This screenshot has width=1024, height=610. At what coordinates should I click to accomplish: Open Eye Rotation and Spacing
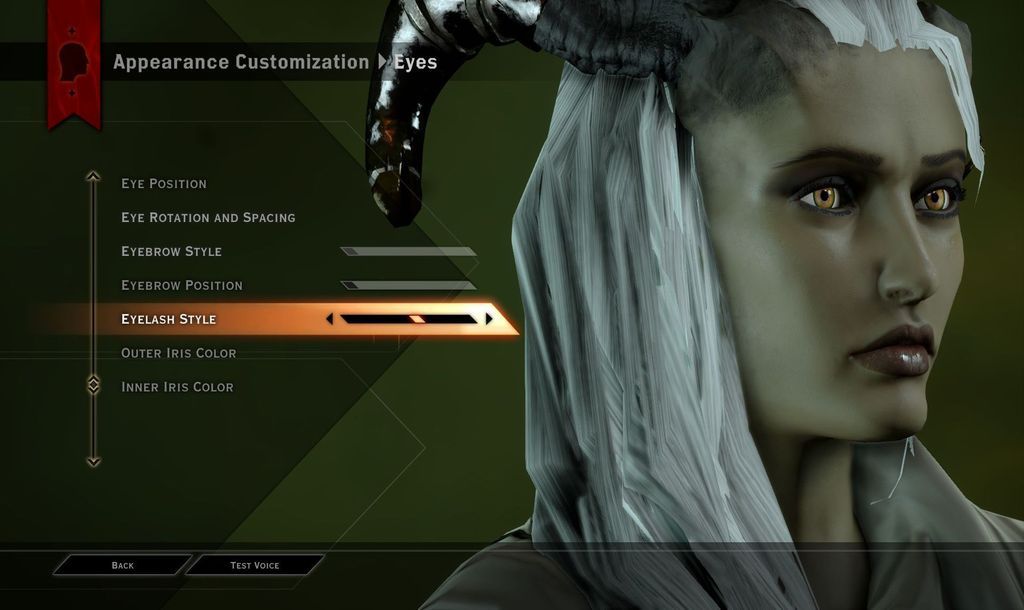click(208, 218)
